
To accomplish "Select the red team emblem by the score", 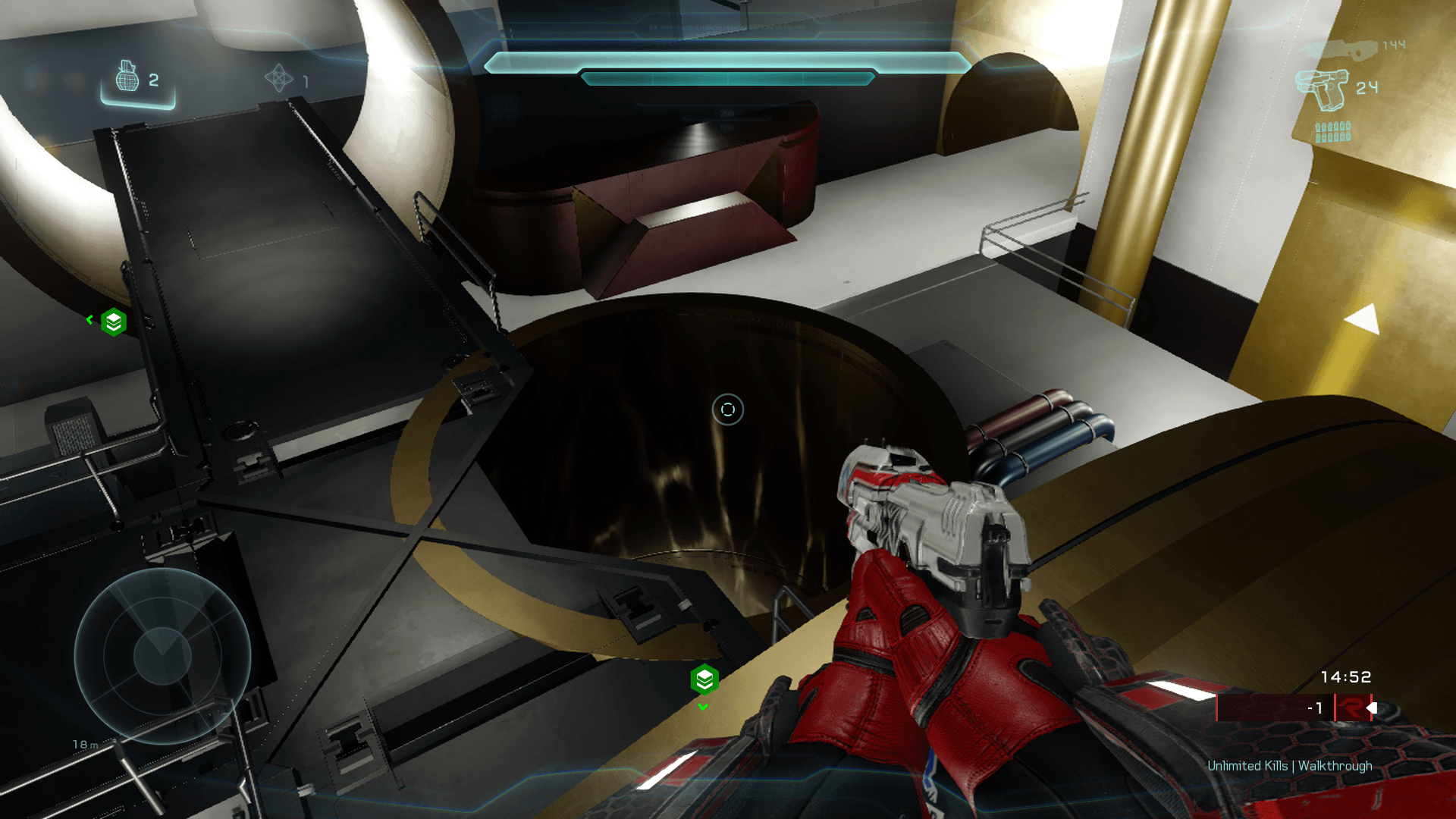I will (1352, 708).
